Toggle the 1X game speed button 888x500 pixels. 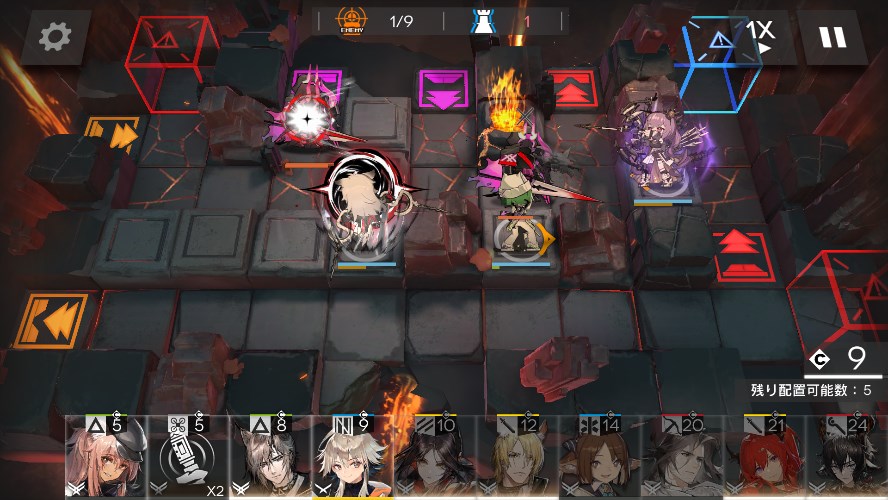tap(760, 35)
